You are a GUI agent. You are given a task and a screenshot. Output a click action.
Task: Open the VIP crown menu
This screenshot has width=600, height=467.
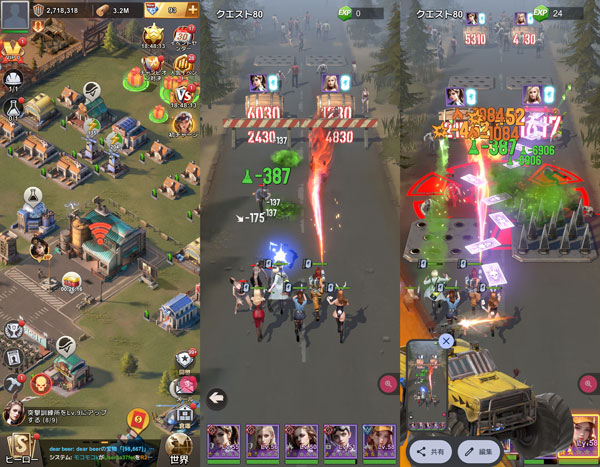14,50
